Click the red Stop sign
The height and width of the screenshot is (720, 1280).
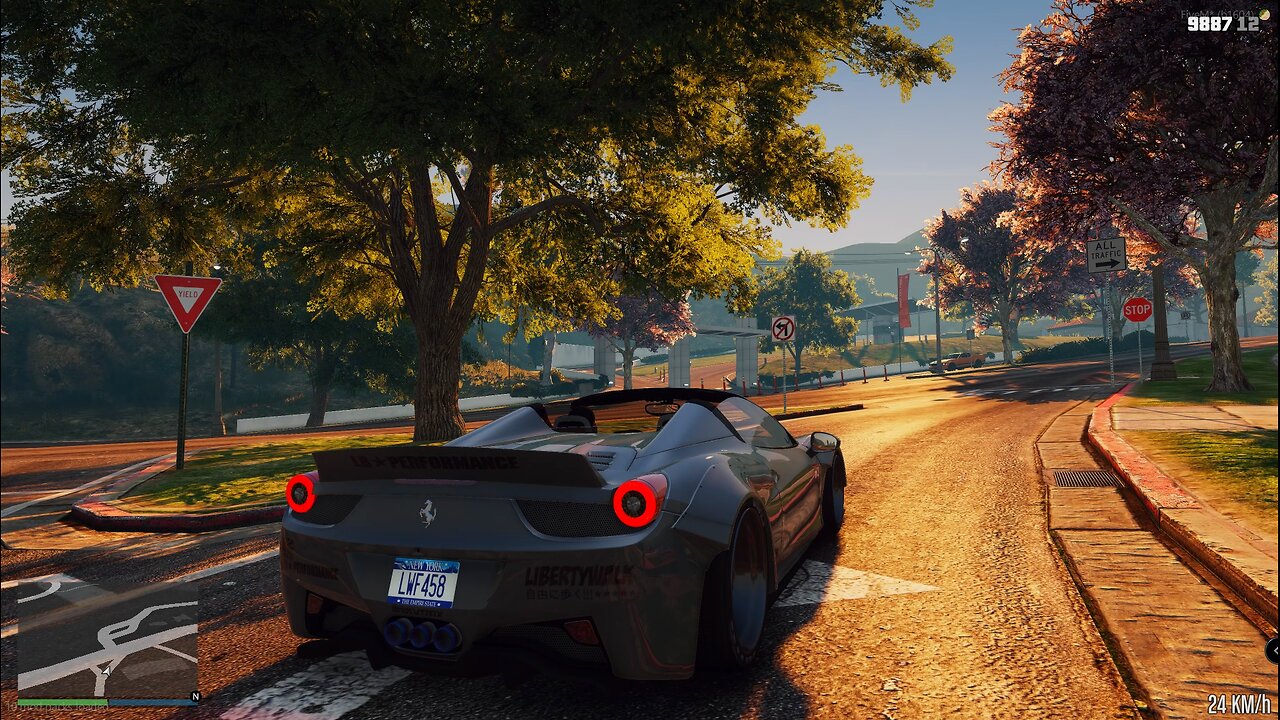click(1138, 311)
